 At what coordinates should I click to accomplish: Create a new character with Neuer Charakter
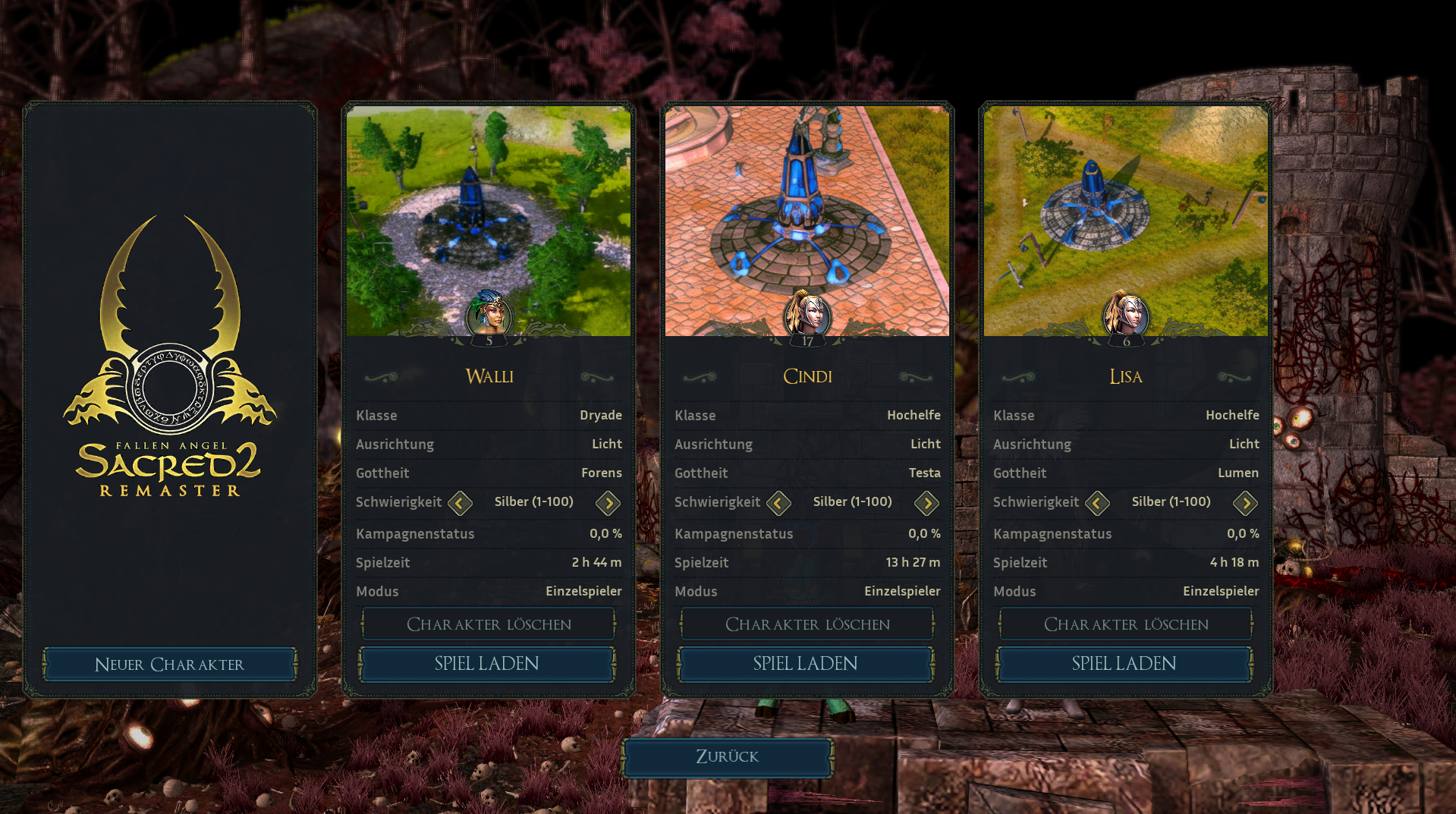(169, 665)
